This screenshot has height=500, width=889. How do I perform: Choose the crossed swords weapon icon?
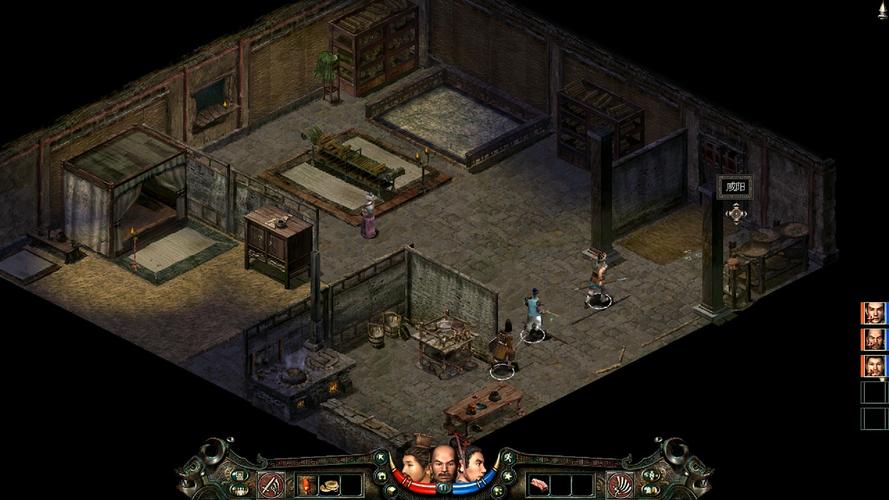(269, 485)
